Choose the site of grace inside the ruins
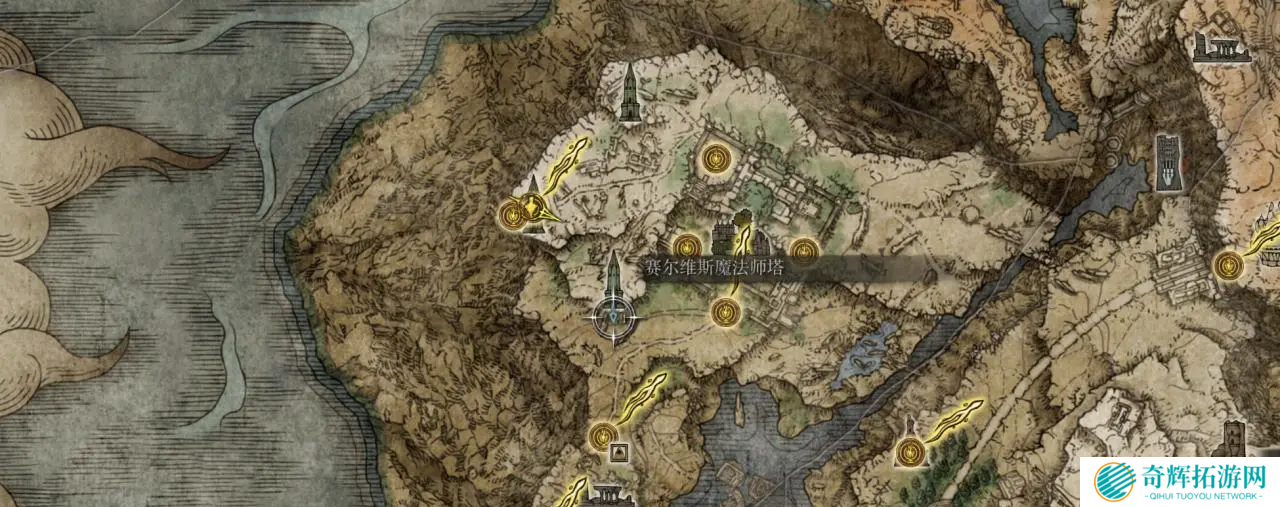Screen dimensions: 1280x507 pos(713,157)
